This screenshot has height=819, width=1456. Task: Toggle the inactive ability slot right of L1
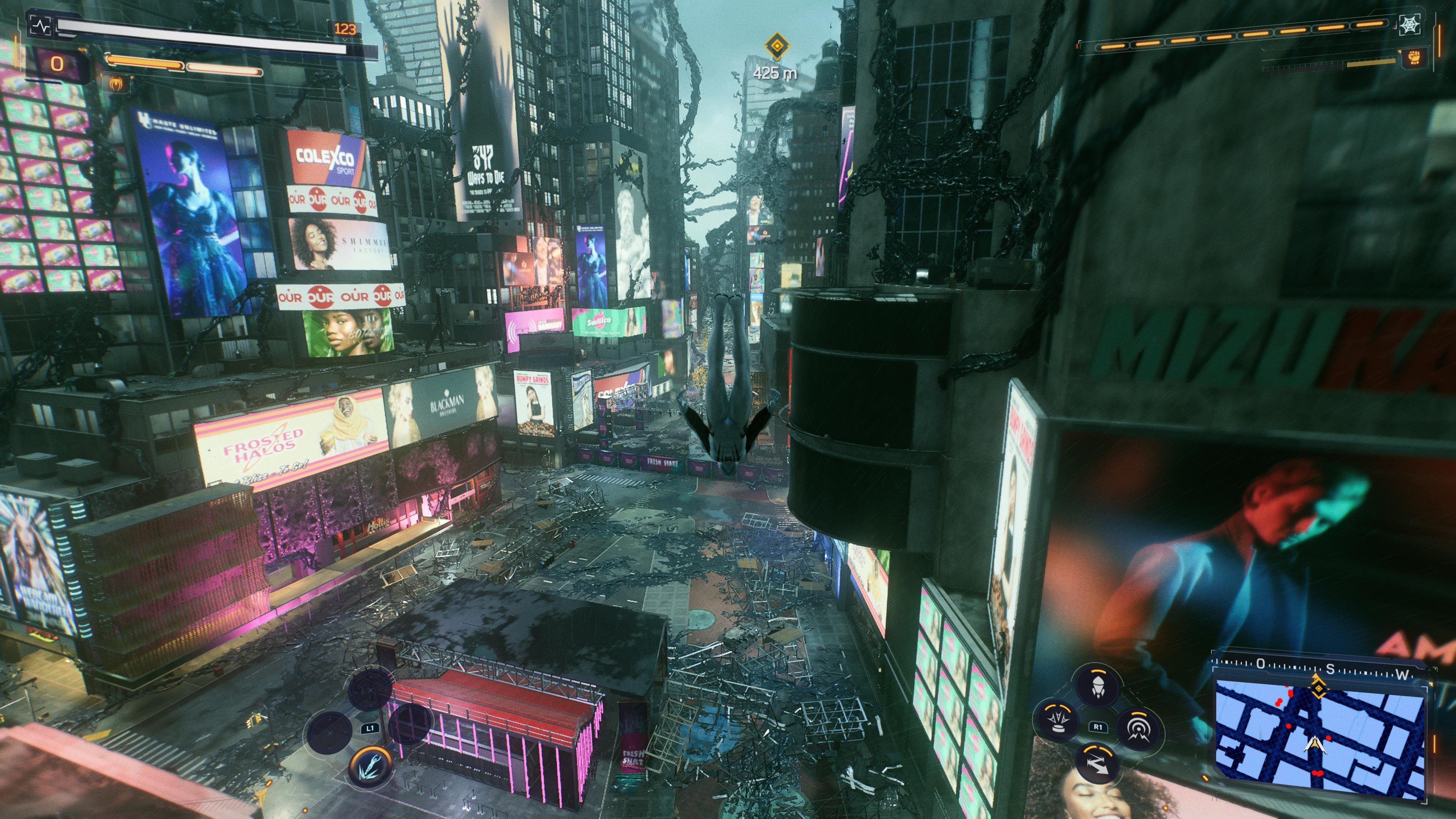410,725
